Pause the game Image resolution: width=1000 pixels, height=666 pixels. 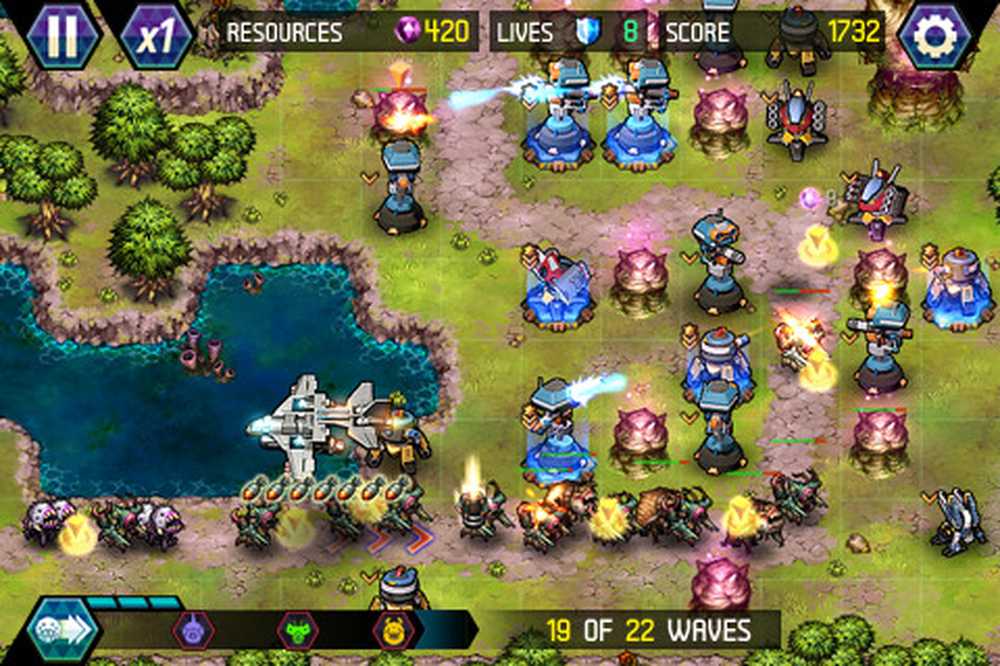point(62,33)
